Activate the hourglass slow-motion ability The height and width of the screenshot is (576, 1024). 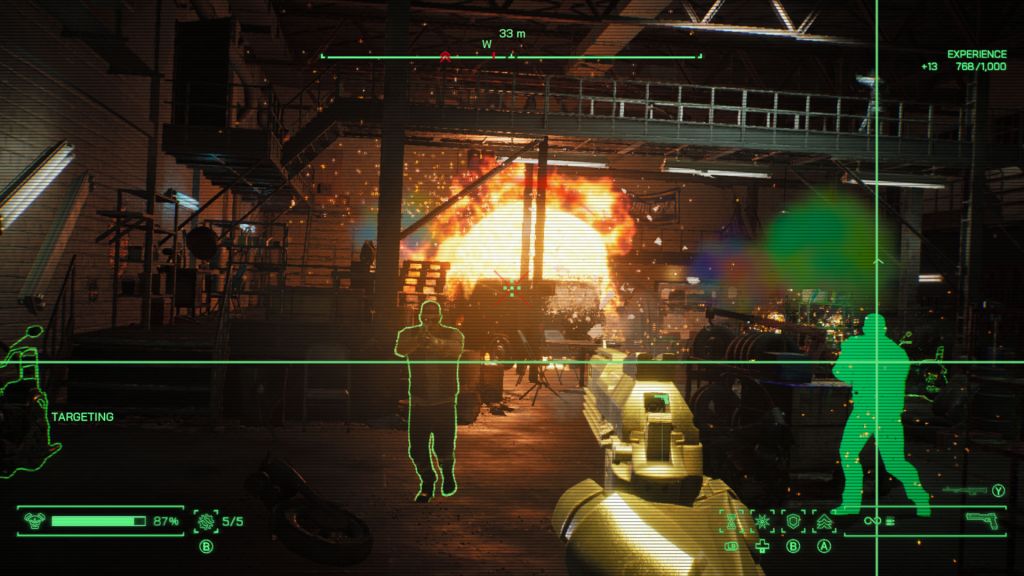pyautogui.click(x=731, y=521)
